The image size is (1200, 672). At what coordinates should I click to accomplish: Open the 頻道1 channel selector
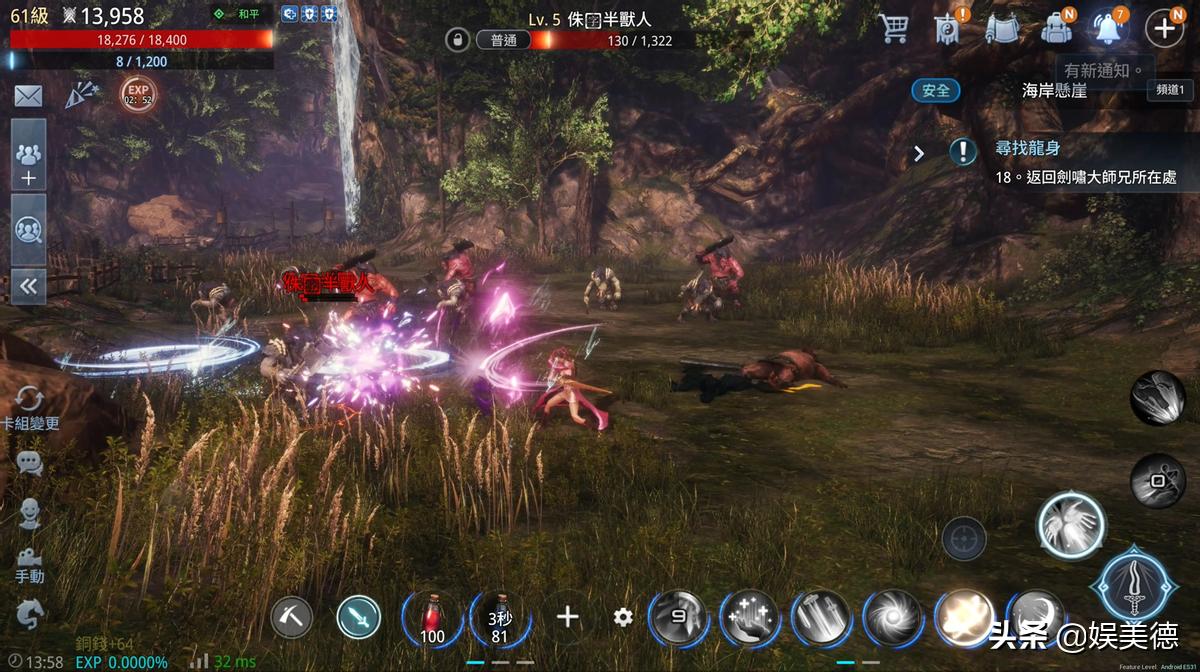(1169, 90)
